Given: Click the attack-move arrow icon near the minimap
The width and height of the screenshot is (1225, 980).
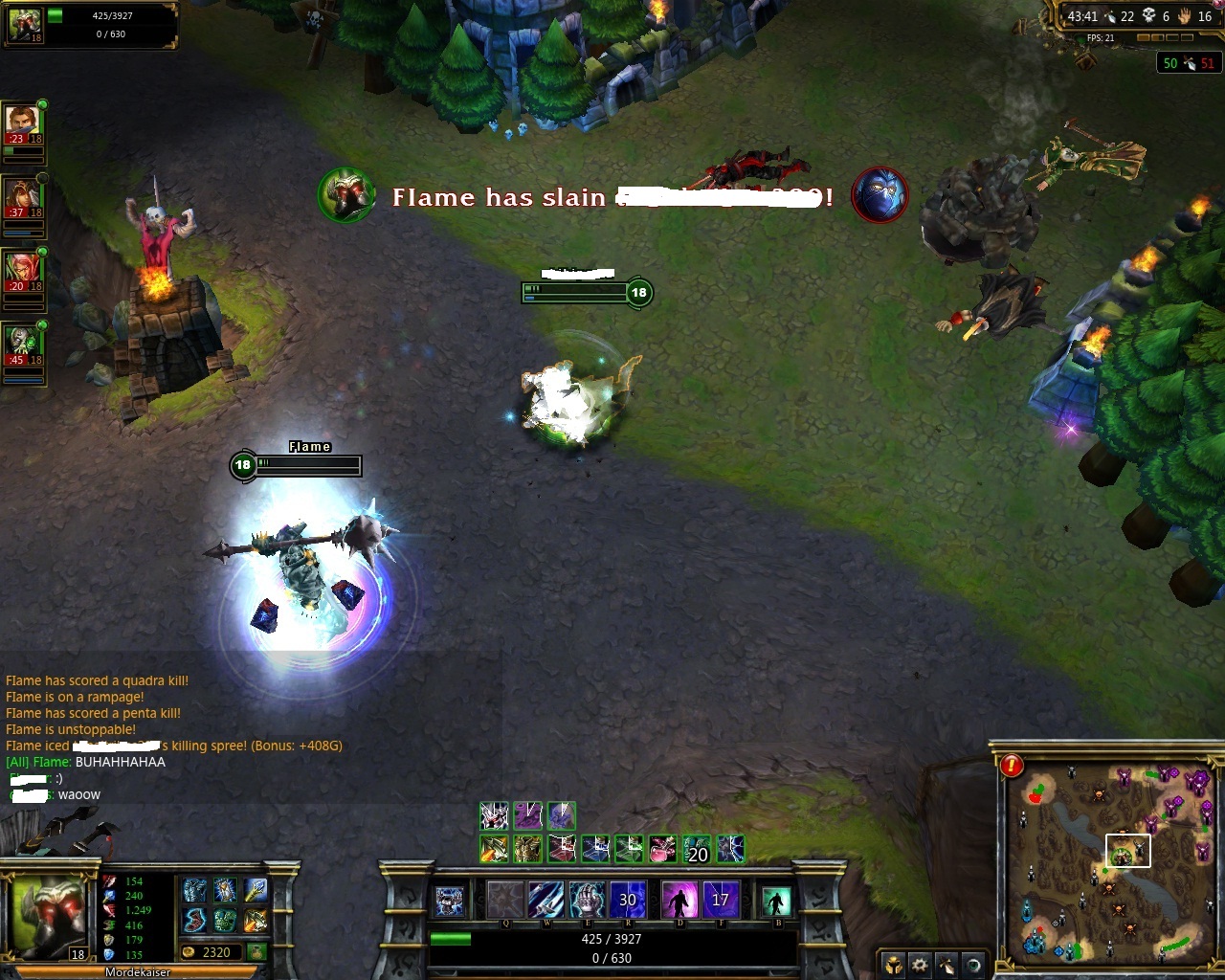Looking at the screenshot, I should coord(946,965).
